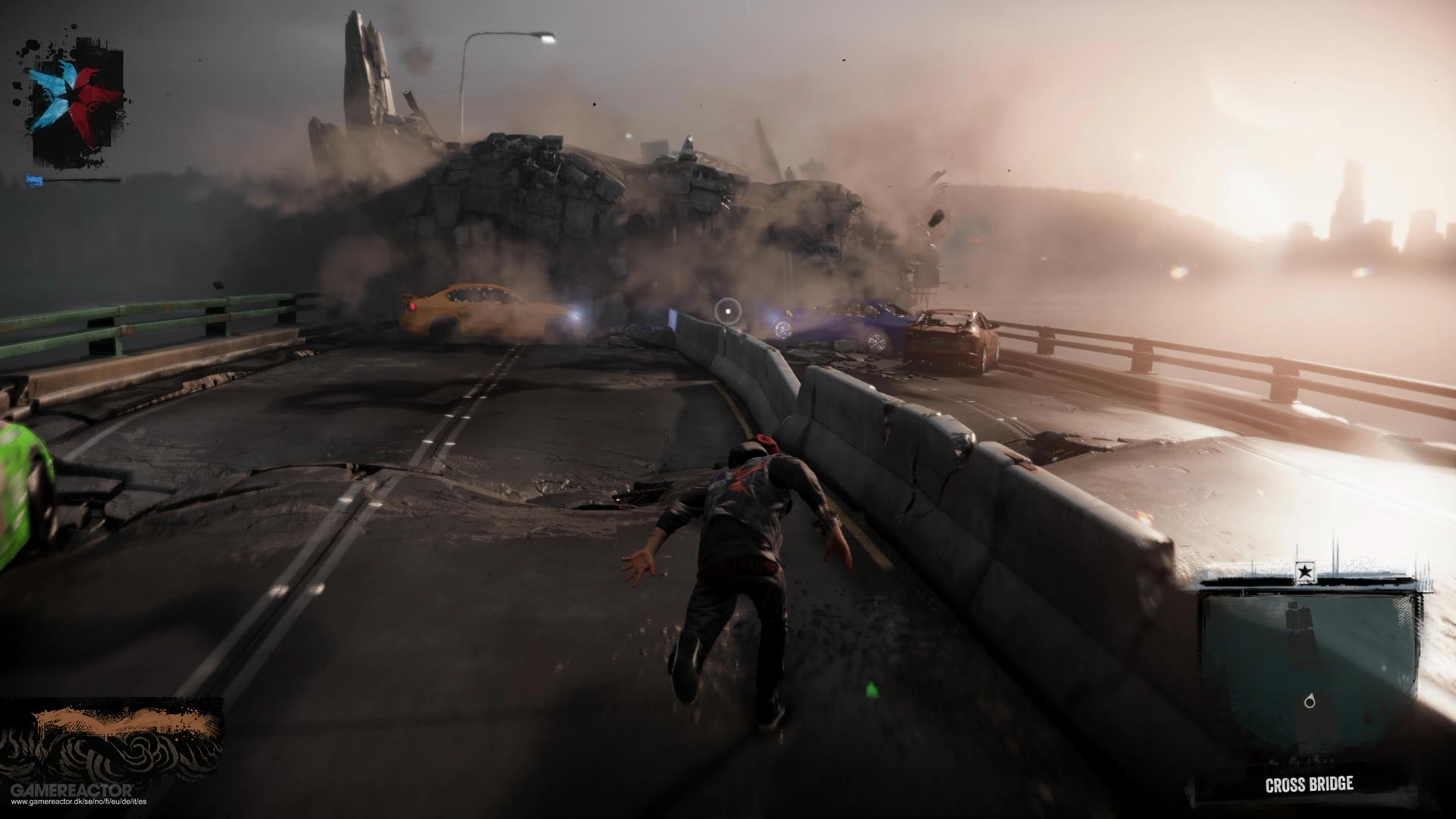Select the blast shard droplet on the minimap
The width and height of the screenshot is (1456, 819).
[1311, 701]
